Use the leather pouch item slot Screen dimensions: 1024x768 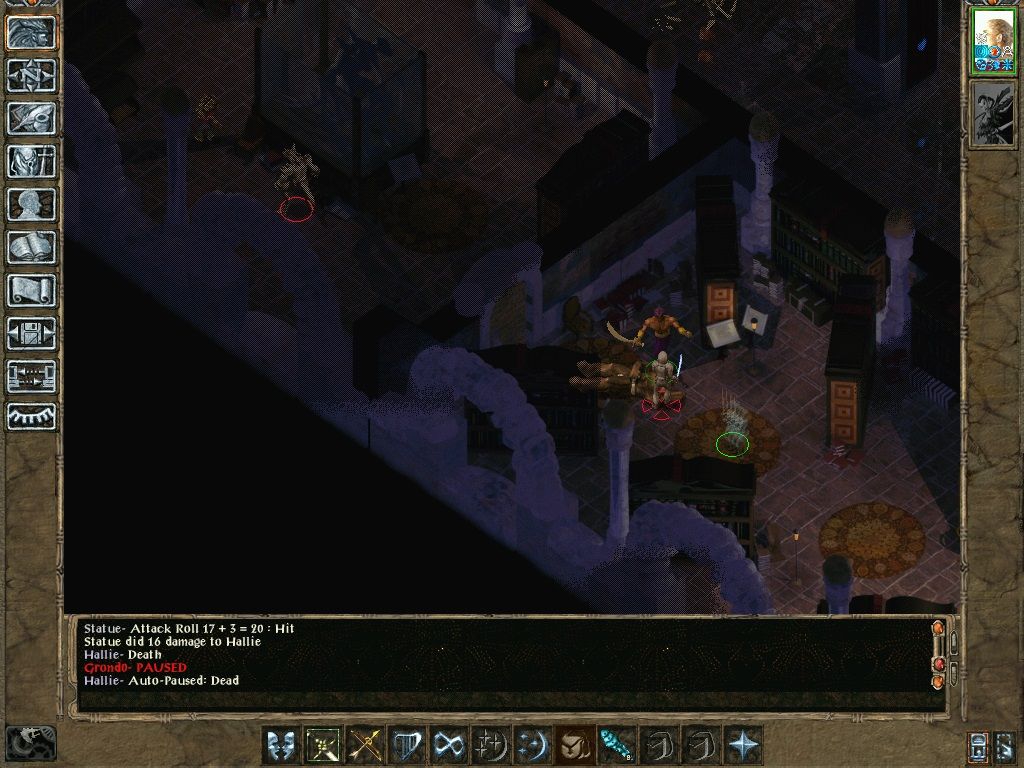[x=573, y=745]
